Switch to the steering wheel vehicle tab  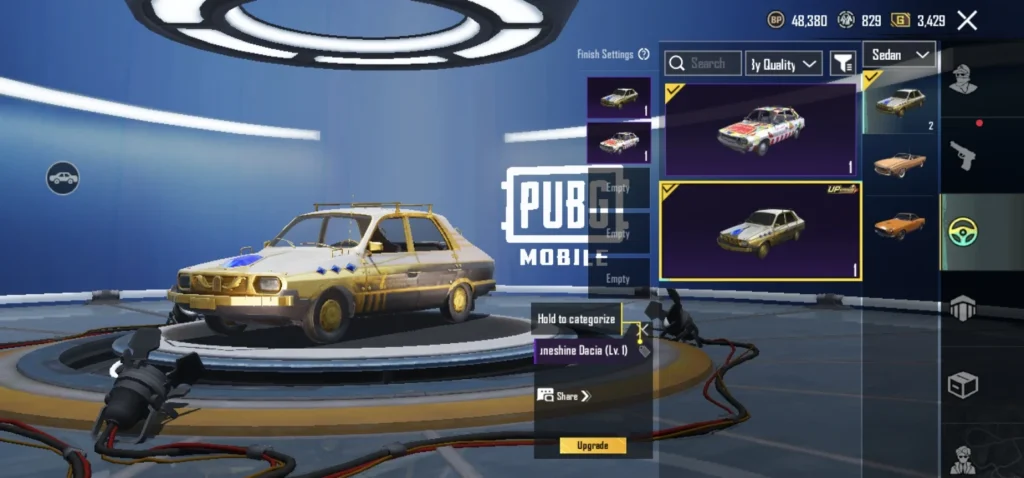pyautogui.click(x=963, y=232)
